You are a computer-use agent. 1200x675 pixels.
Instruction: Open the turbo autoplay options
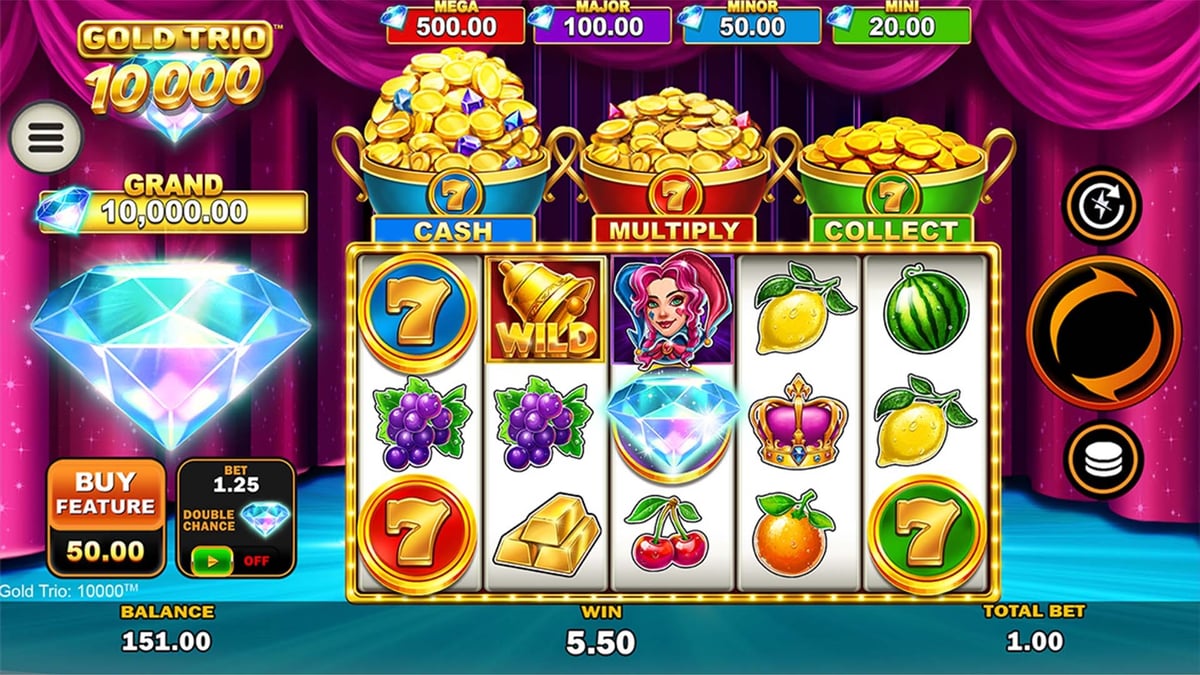pos(1101,205)
